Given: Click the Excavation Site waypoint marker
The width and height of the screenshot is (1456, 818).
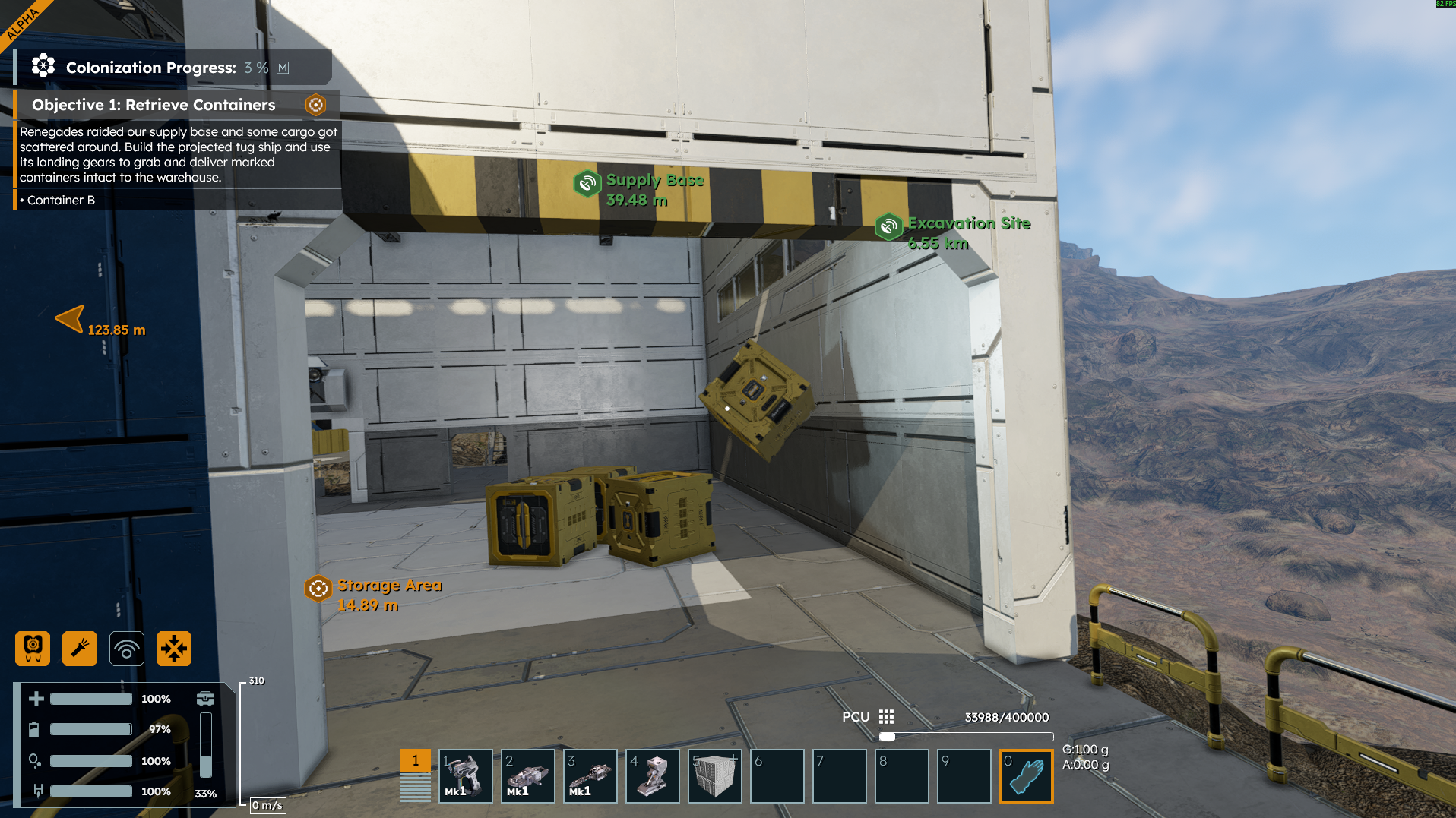Looking at the screenshot, I should (888, 226).
